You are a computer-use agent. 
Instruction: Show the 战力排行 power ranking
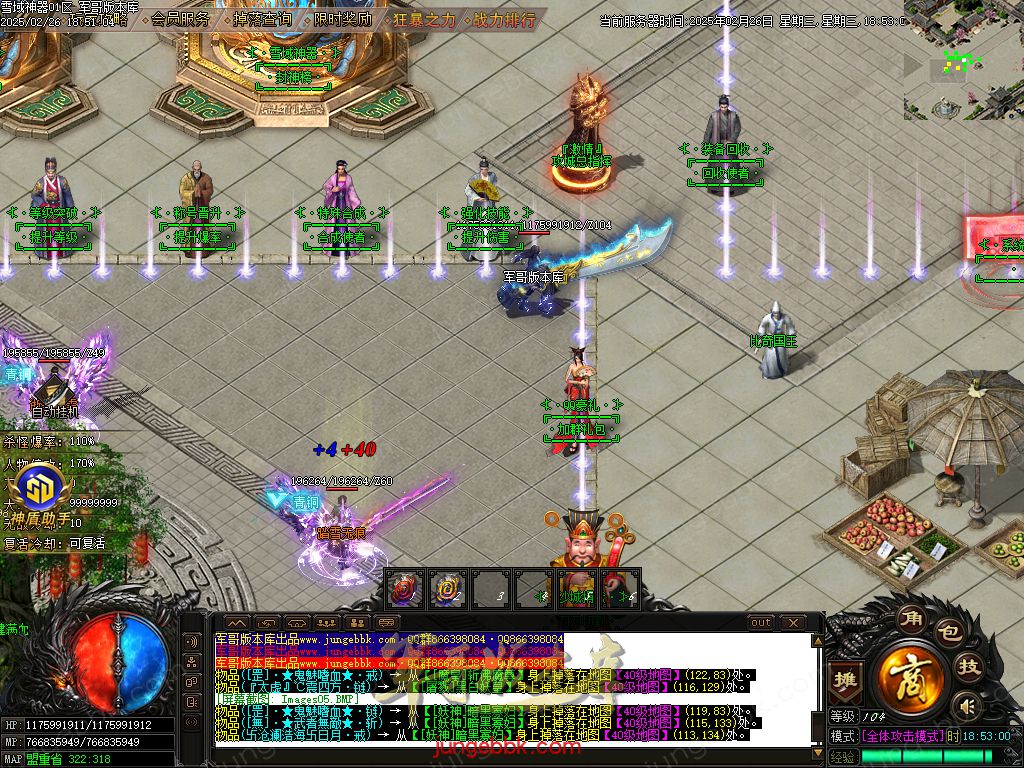click(504, 19)
